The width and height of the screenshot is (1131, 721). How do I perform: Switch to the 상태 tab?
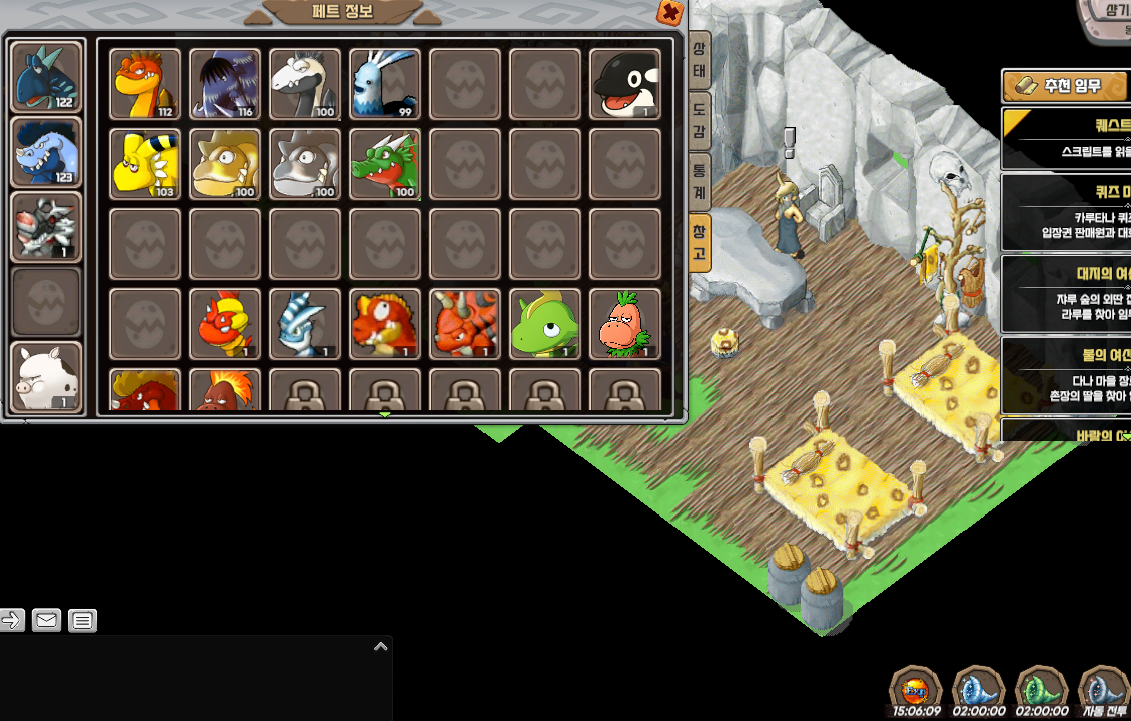(700, 61)
